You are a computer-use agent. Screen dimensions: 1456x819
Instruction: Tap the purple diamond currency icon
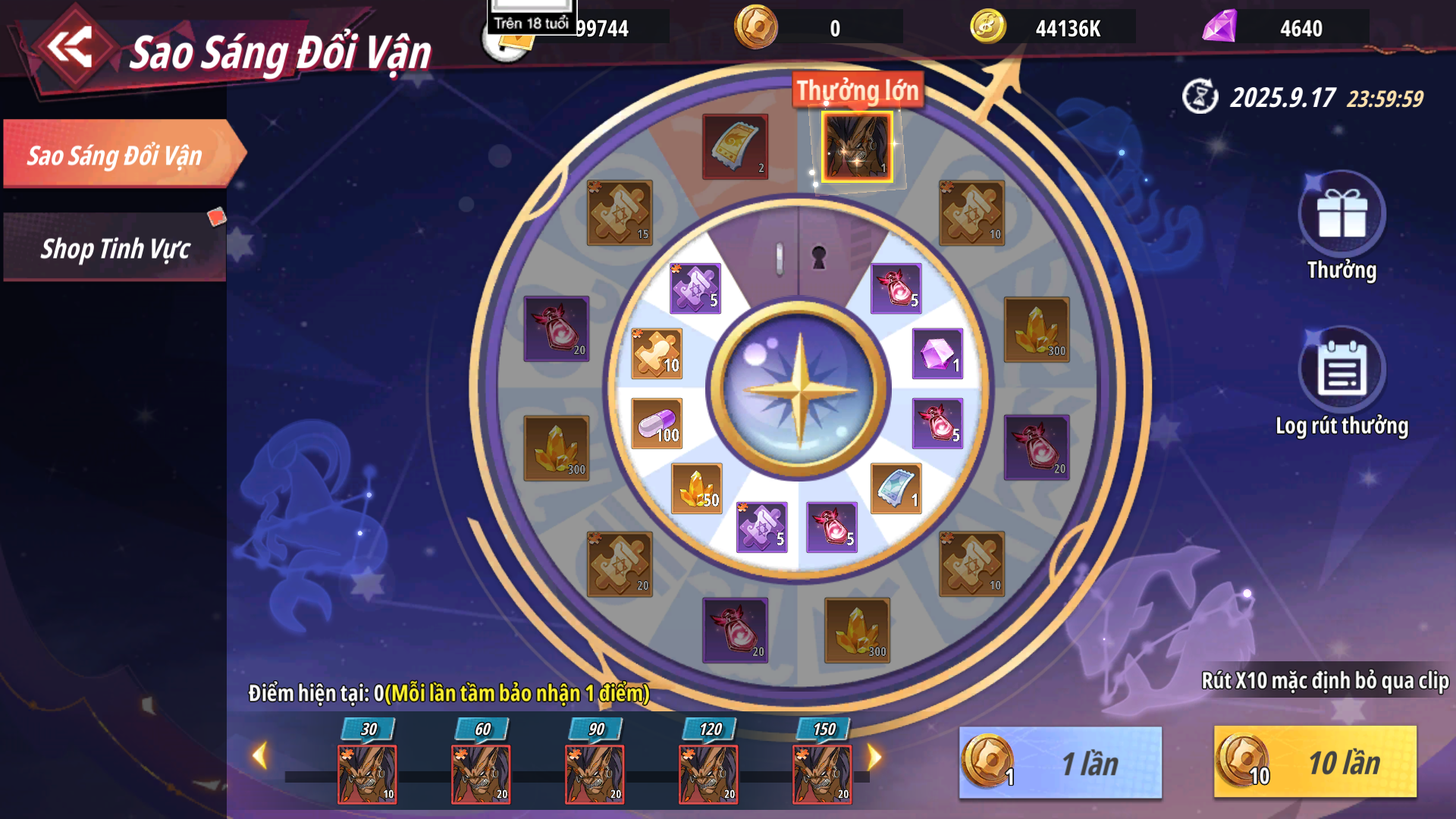coord(1219,27)
